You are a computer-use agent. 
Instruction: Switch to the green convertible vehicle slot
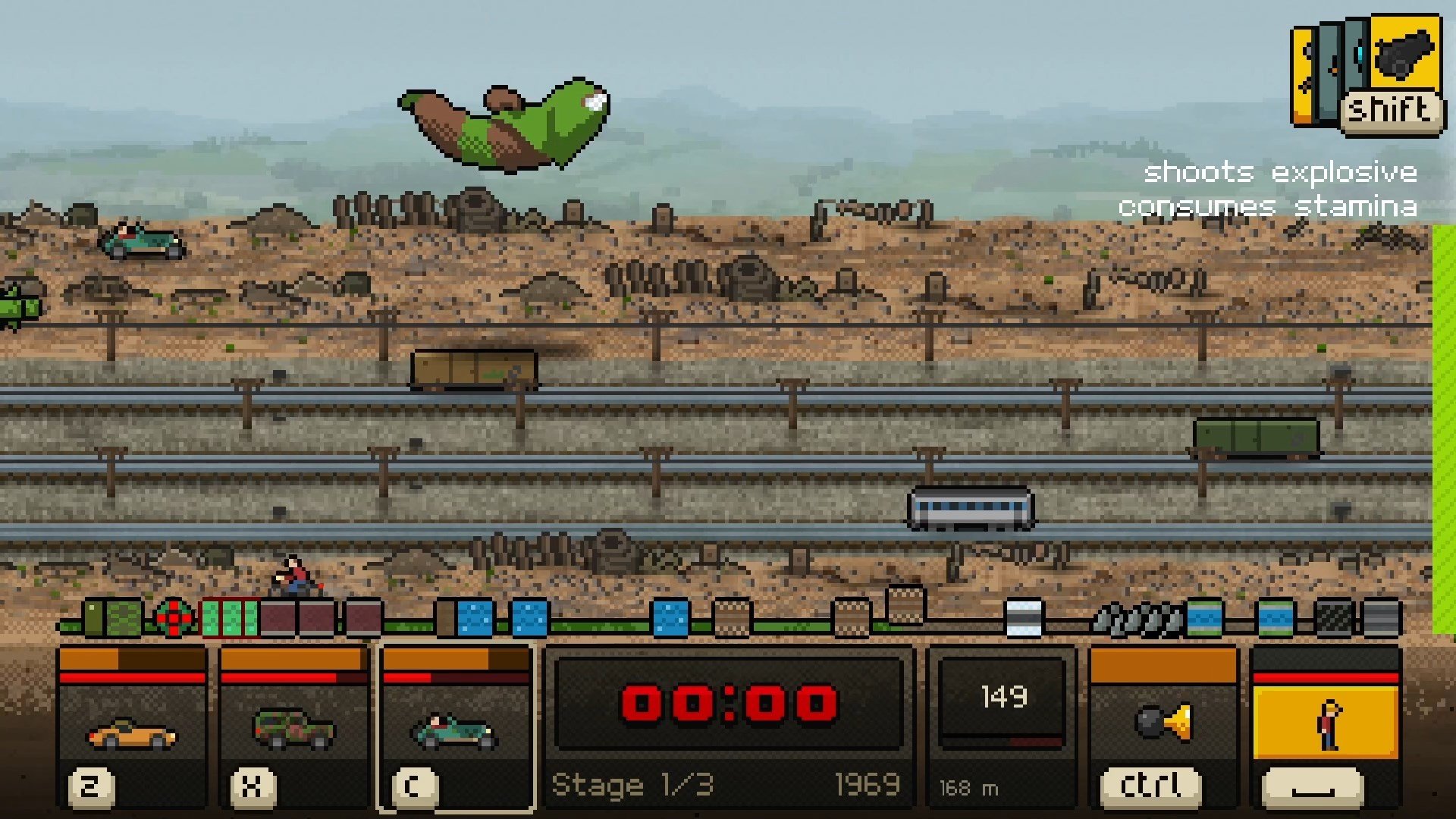coord(455,728)
